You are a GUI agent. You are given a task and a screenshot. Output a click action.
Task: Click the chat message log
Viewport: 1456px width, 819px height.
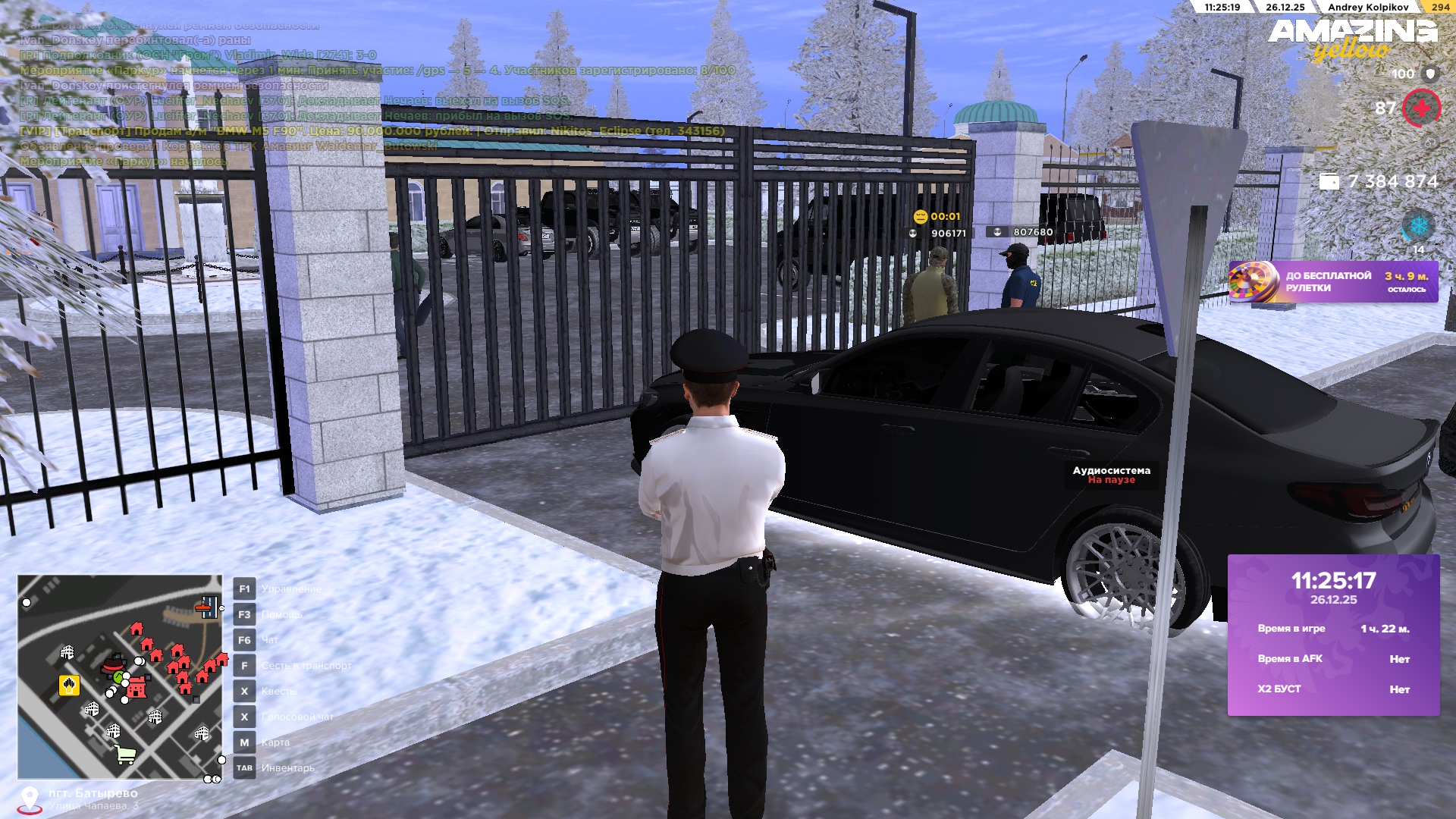(372, 93)
